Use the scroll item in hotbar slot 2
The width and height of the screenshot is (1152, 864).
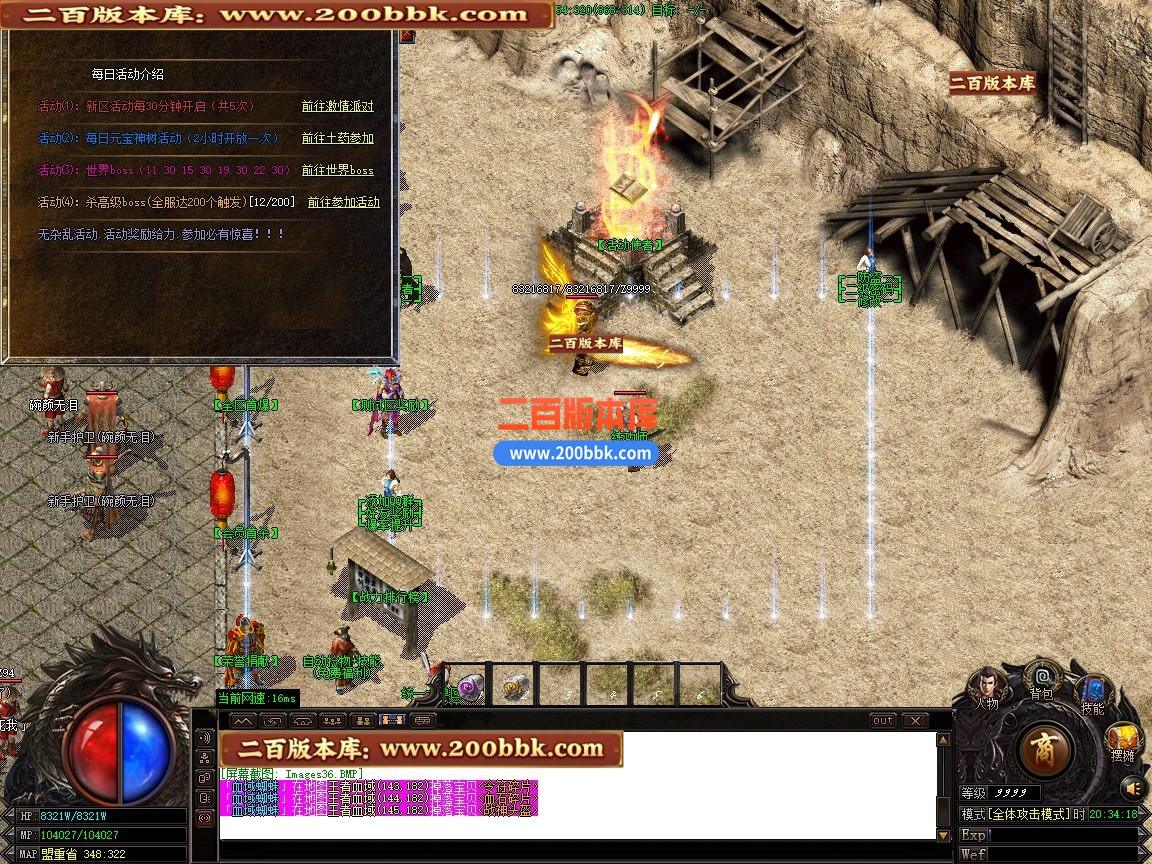click(514, 686)
